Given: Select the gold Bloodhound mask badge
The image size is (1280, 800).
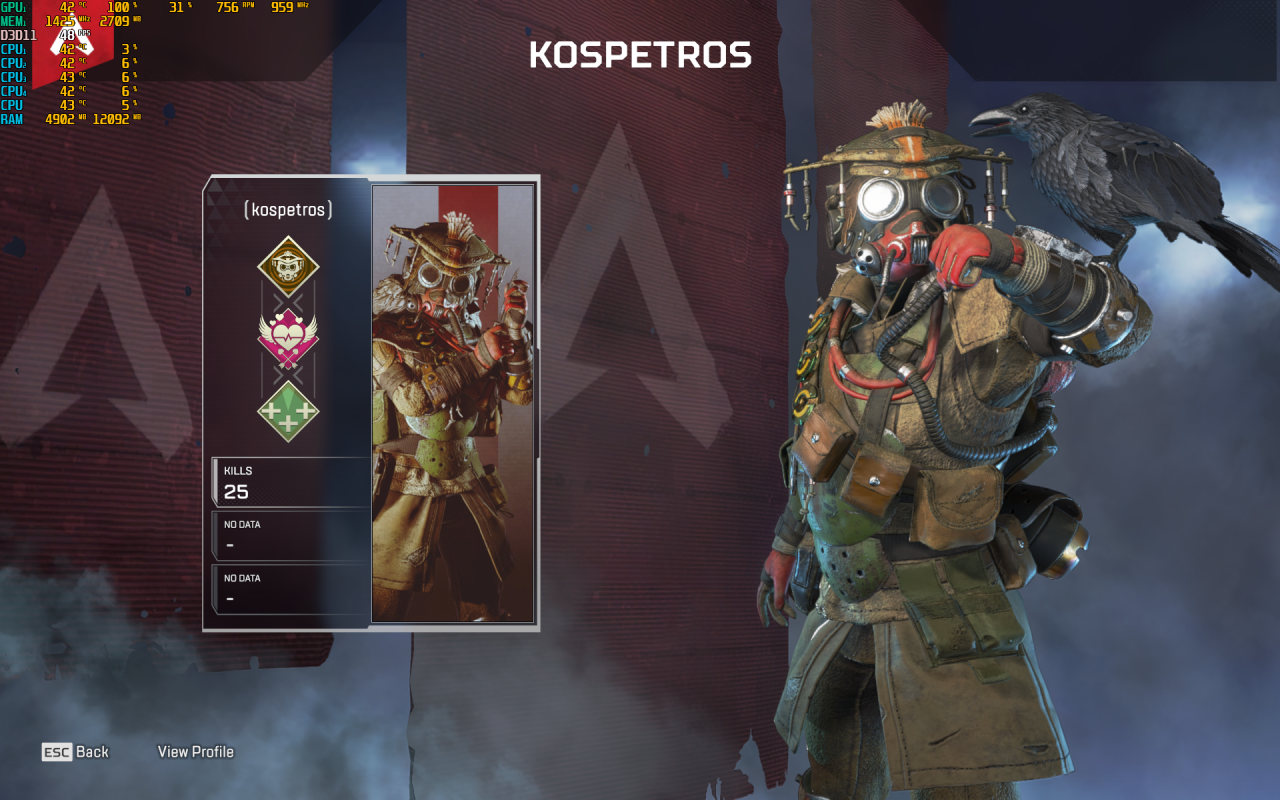Looking at the screenshot, I should pyautogui.click(x=288, y=266).
